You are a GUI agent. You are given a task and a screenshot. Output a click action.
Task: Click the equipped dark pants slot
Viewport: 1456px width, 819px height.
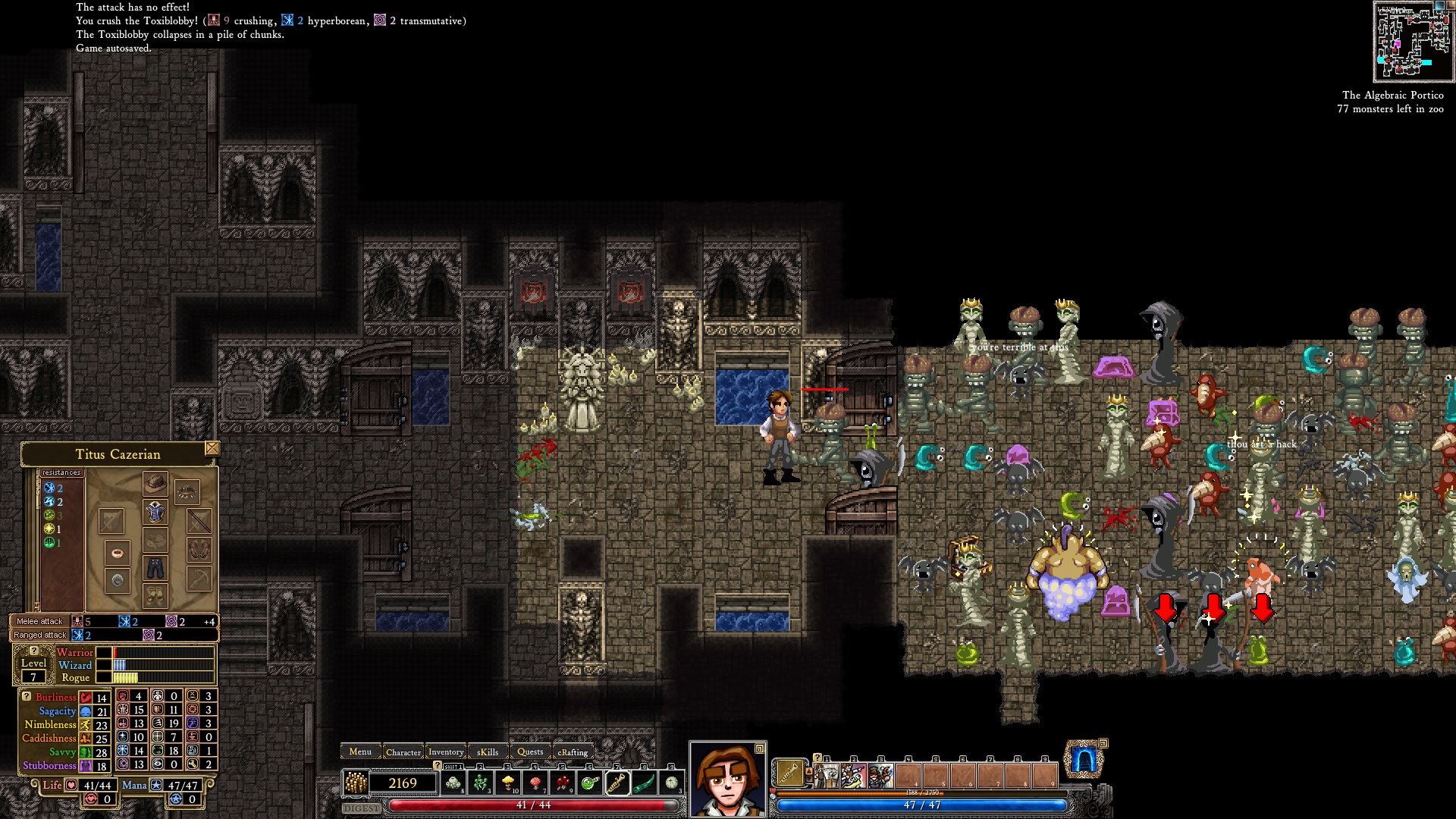pos(155,568)
